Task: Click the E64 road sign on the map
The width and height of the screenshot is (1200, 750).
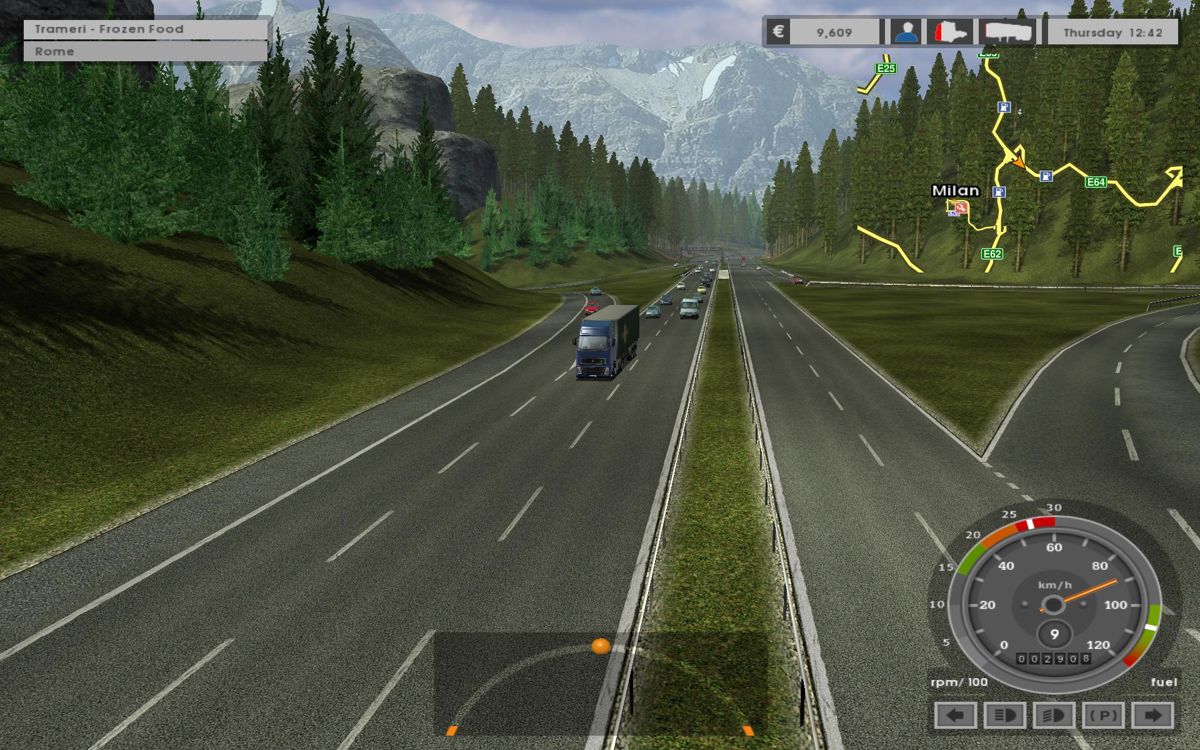Action: pyautogui.click(x=1096, y=182)
